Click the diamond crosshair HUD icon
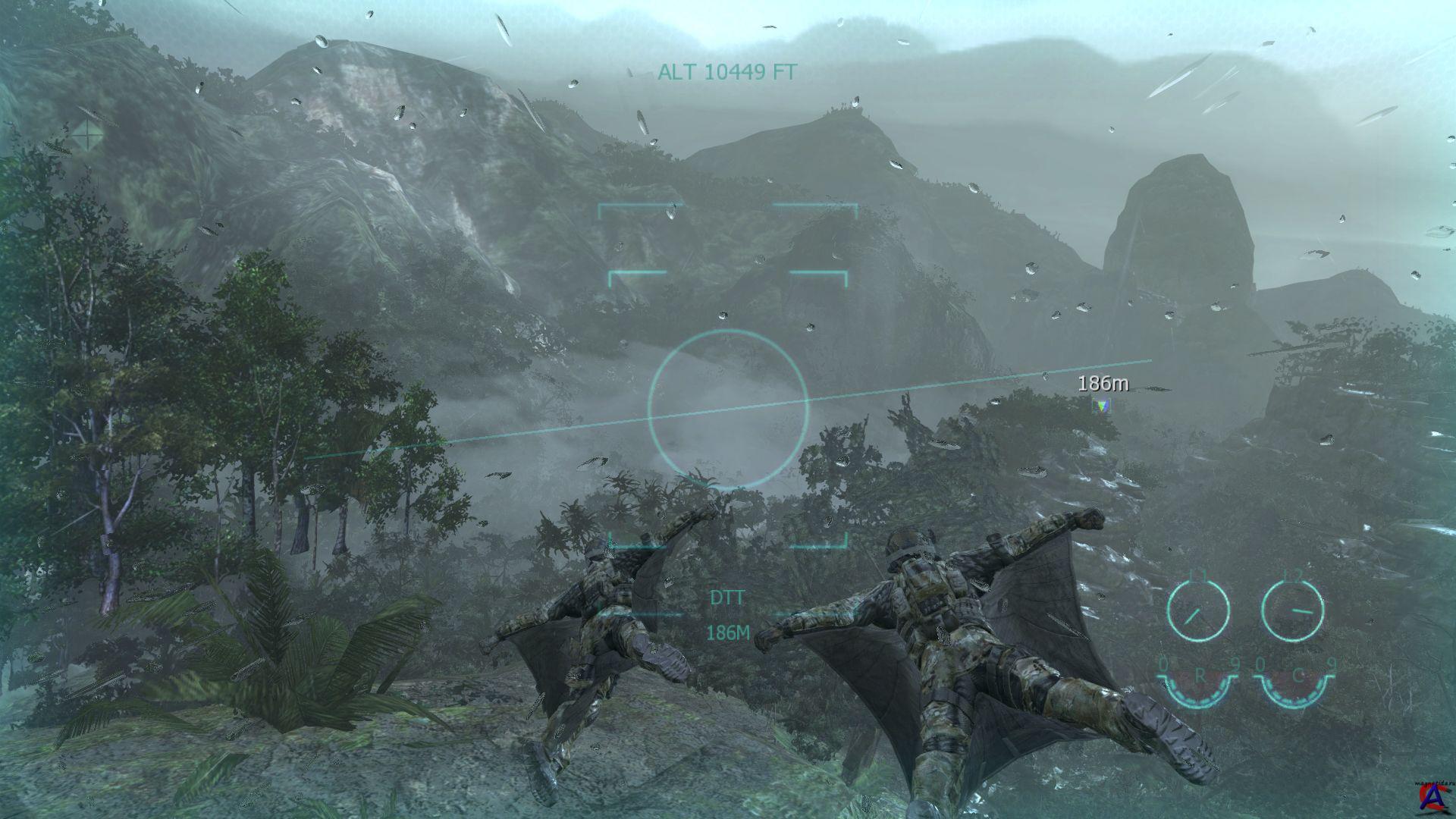Viewport: 1456px width, 819px height. pyautogui.click(x=88, y=135)
